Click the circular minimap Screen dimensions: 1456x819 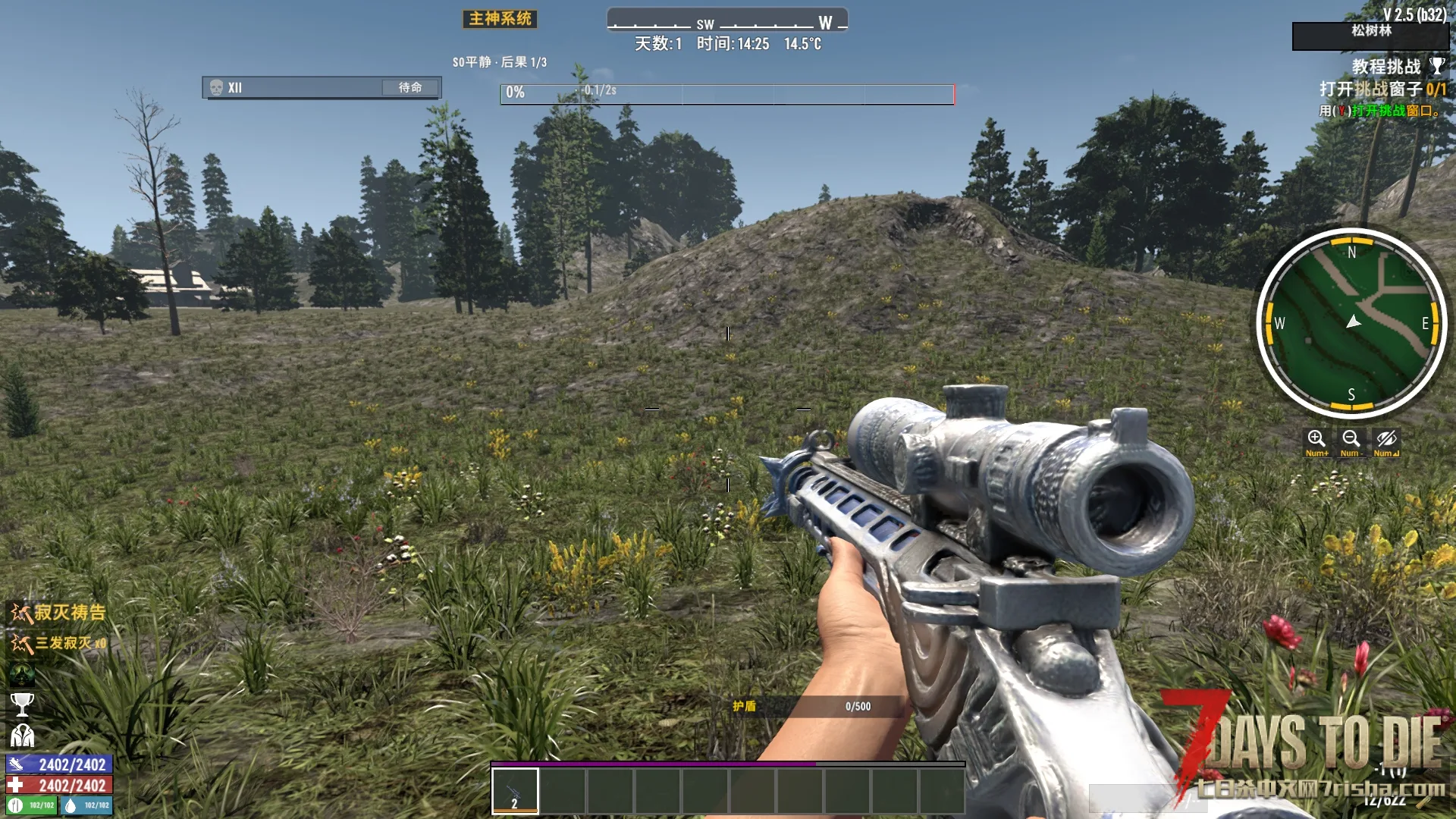point(1351,322)
